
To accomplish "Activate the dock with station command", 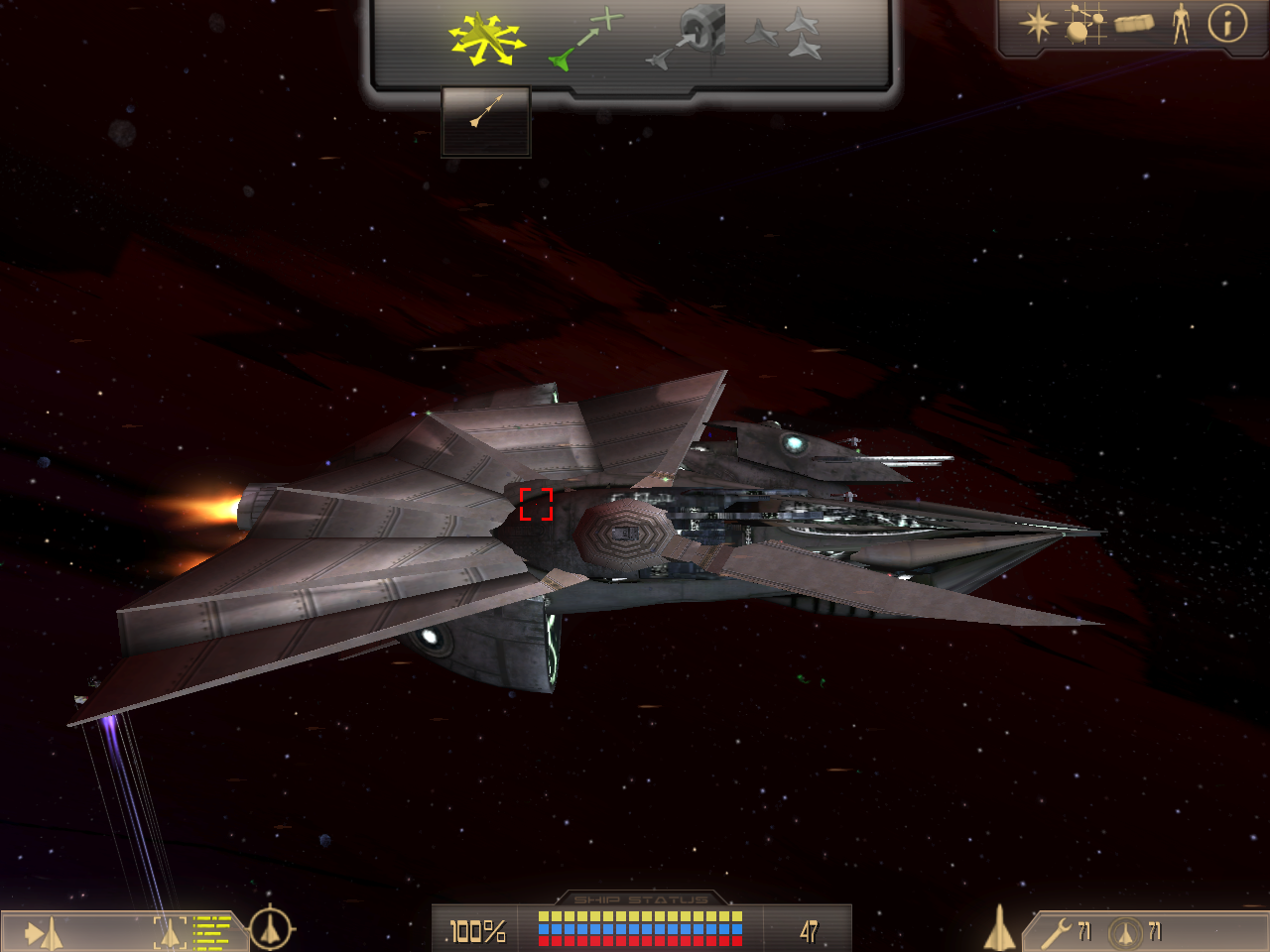I will coord(687,38).
